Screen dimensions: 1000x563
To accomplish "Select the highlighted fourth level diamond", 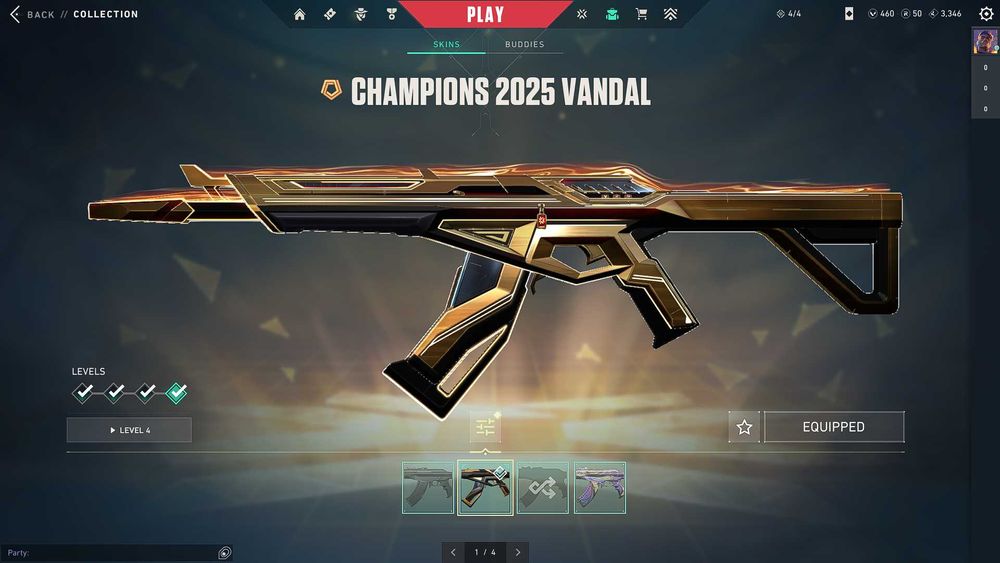I will pyautogui.click(x=176, y=393).
